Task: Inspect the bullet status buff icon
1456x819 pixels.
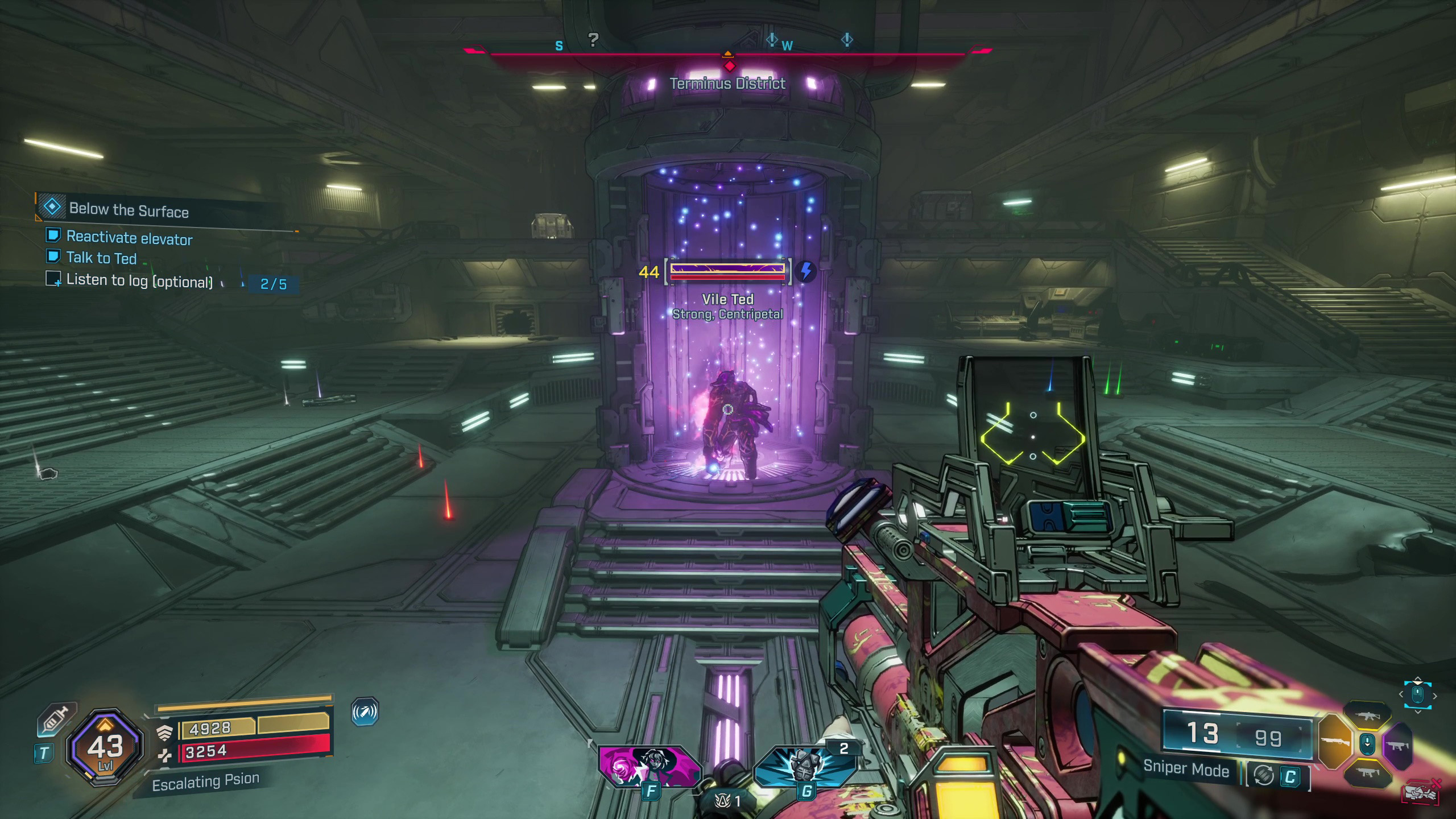Action: tap(365, 712)
